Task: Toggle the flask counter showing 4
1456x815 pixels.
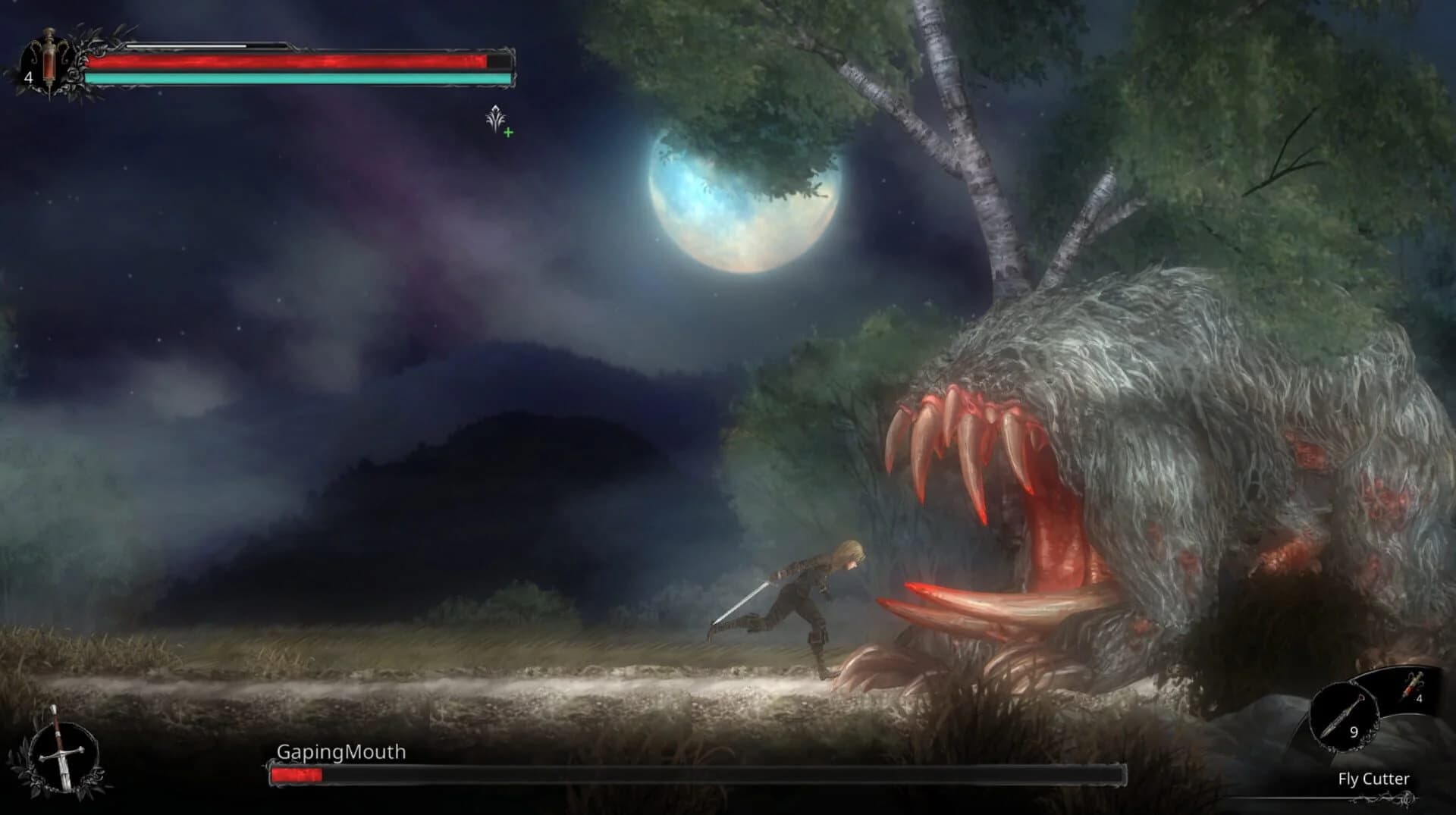Action: (27, 77)
